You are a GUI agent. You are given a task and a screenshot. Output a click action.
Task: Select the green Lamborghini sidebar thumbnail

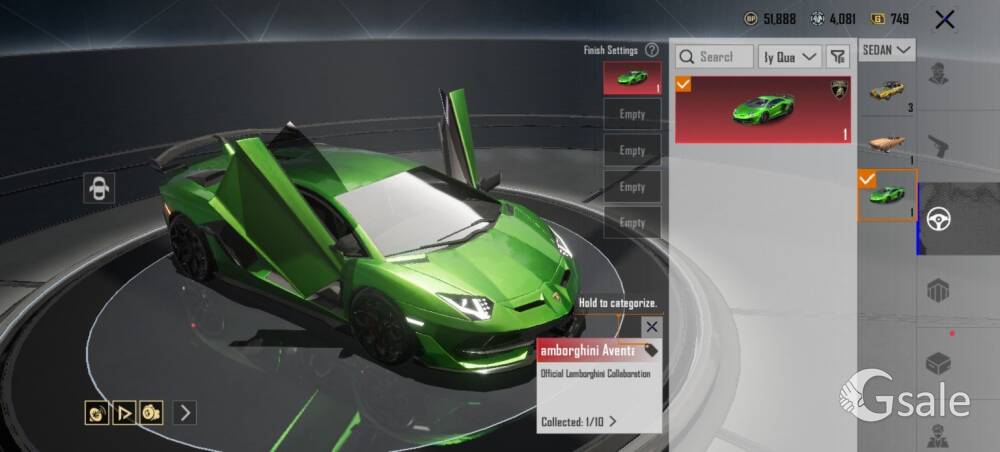pyautogui.click(x=888, y=195)
